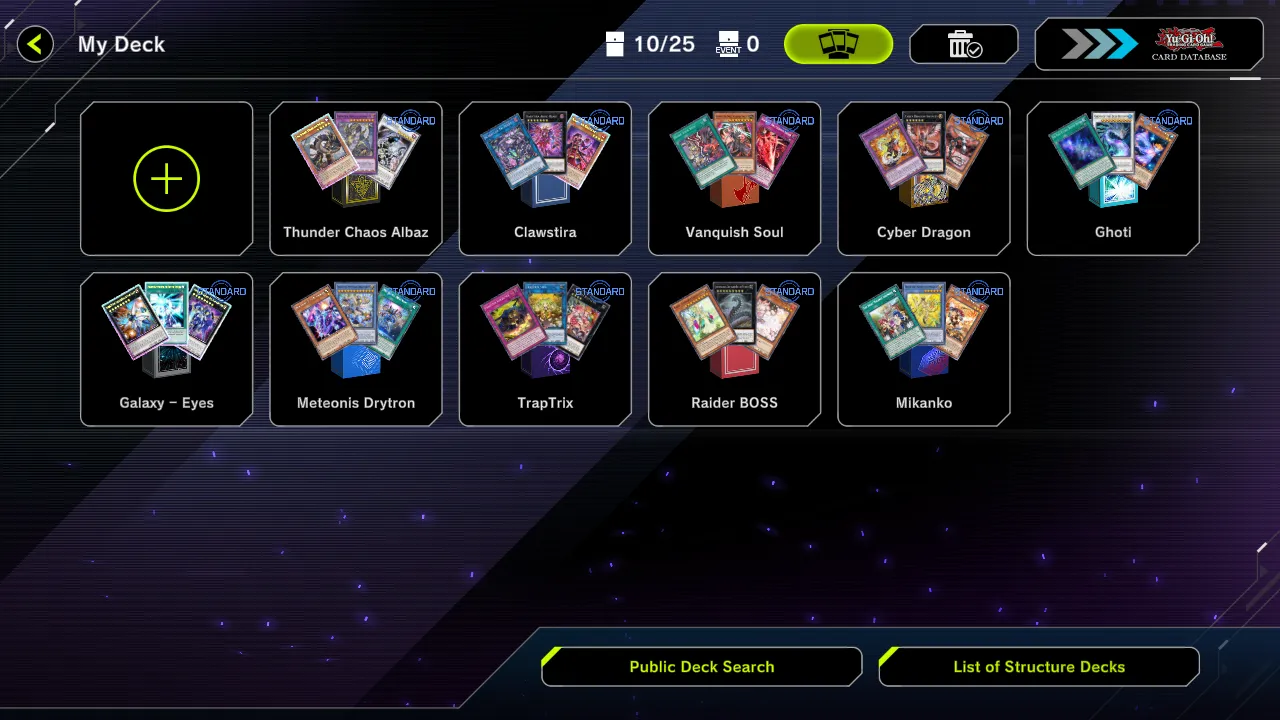The image size is (1280, 720).
Task: Click the green cards icon button
Action: [x=838, y=44]
